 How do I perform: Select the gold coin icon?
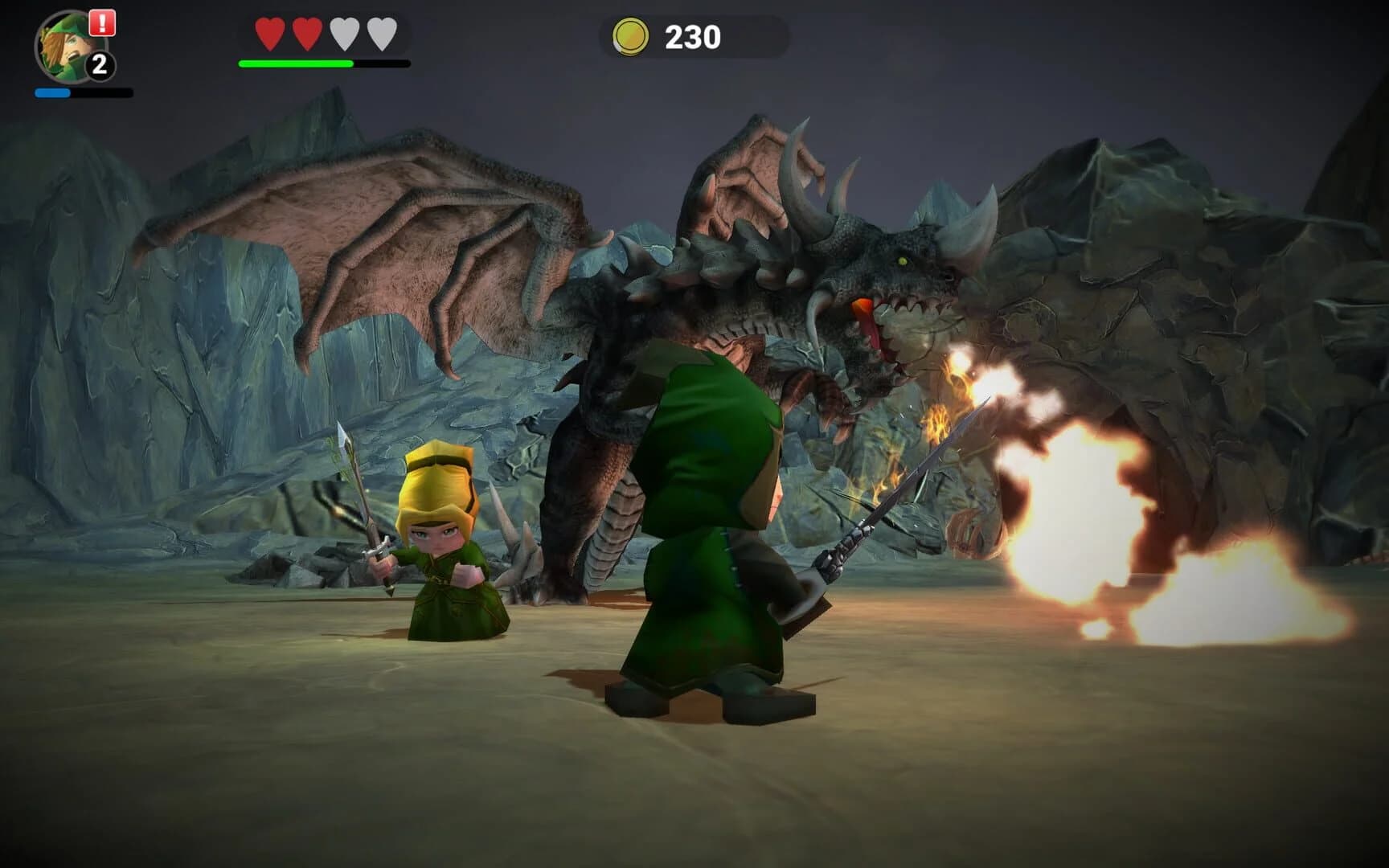pyautogui.click(x=632, y=34)
